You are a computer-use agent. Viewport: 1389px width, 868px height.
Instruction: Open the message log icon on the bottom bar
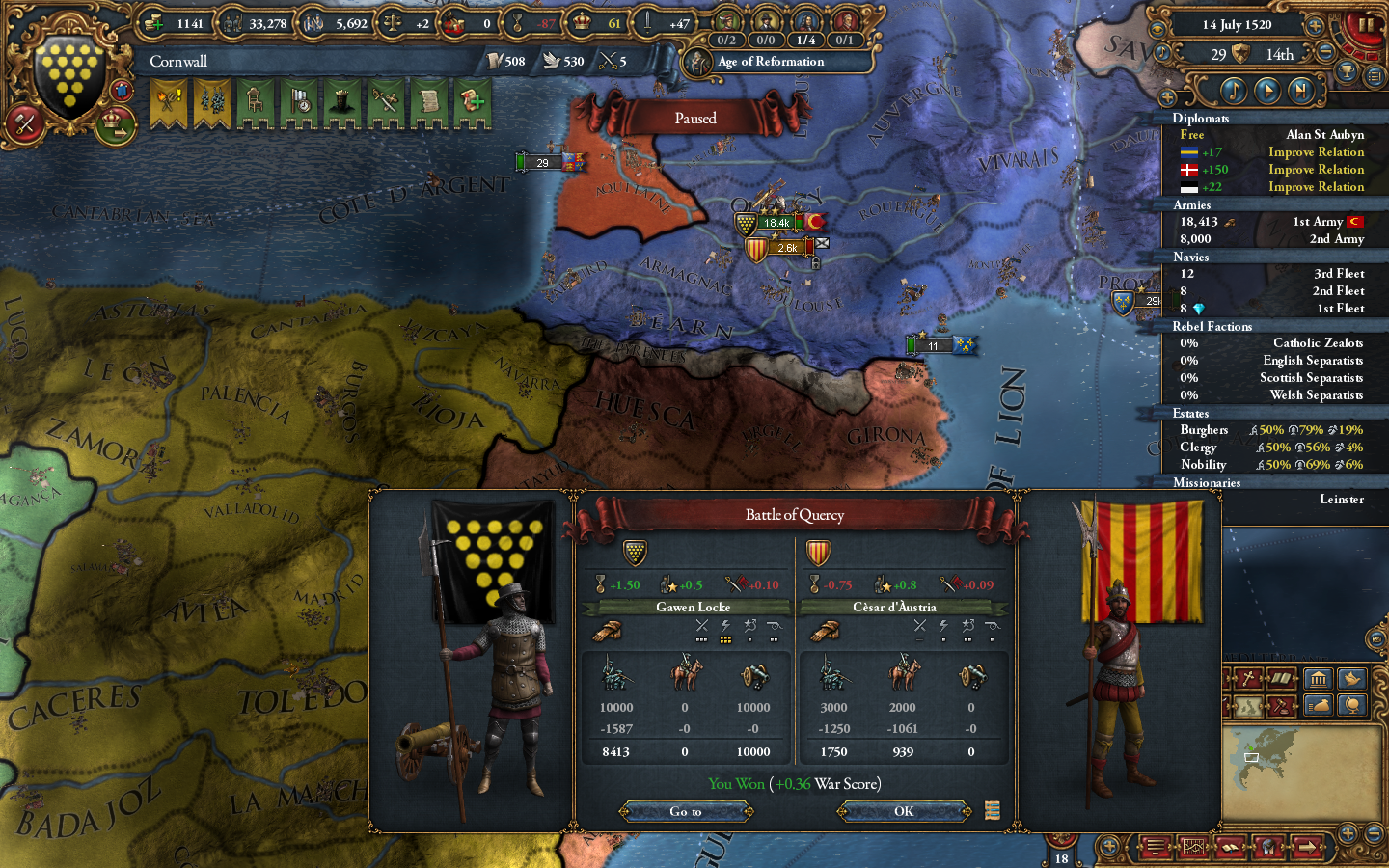tap(1154, 847)
